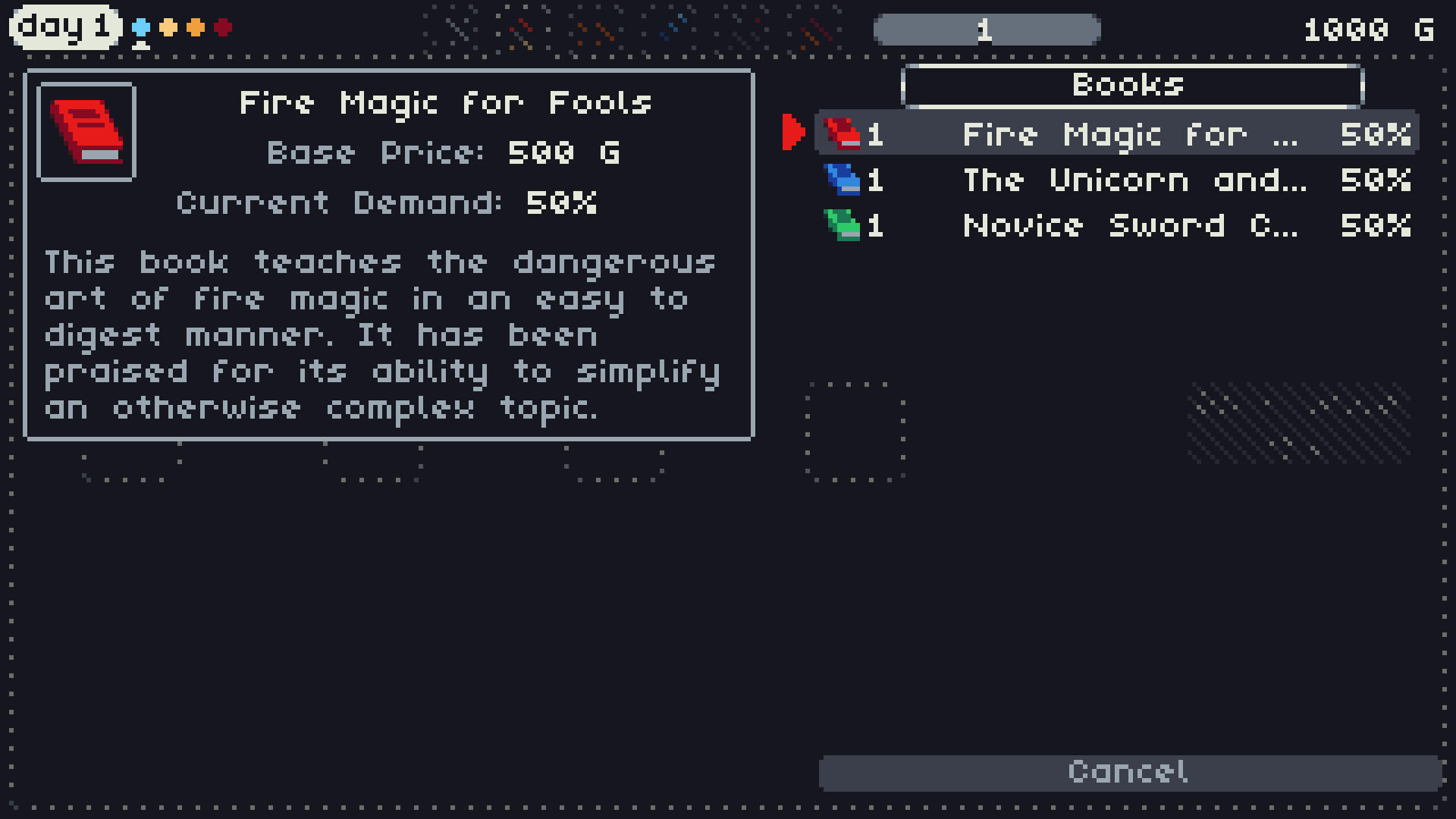Click the red selection arrow marker
Image resolution: width=1456 pixels, height=819 pixels.
click(795, 131)
